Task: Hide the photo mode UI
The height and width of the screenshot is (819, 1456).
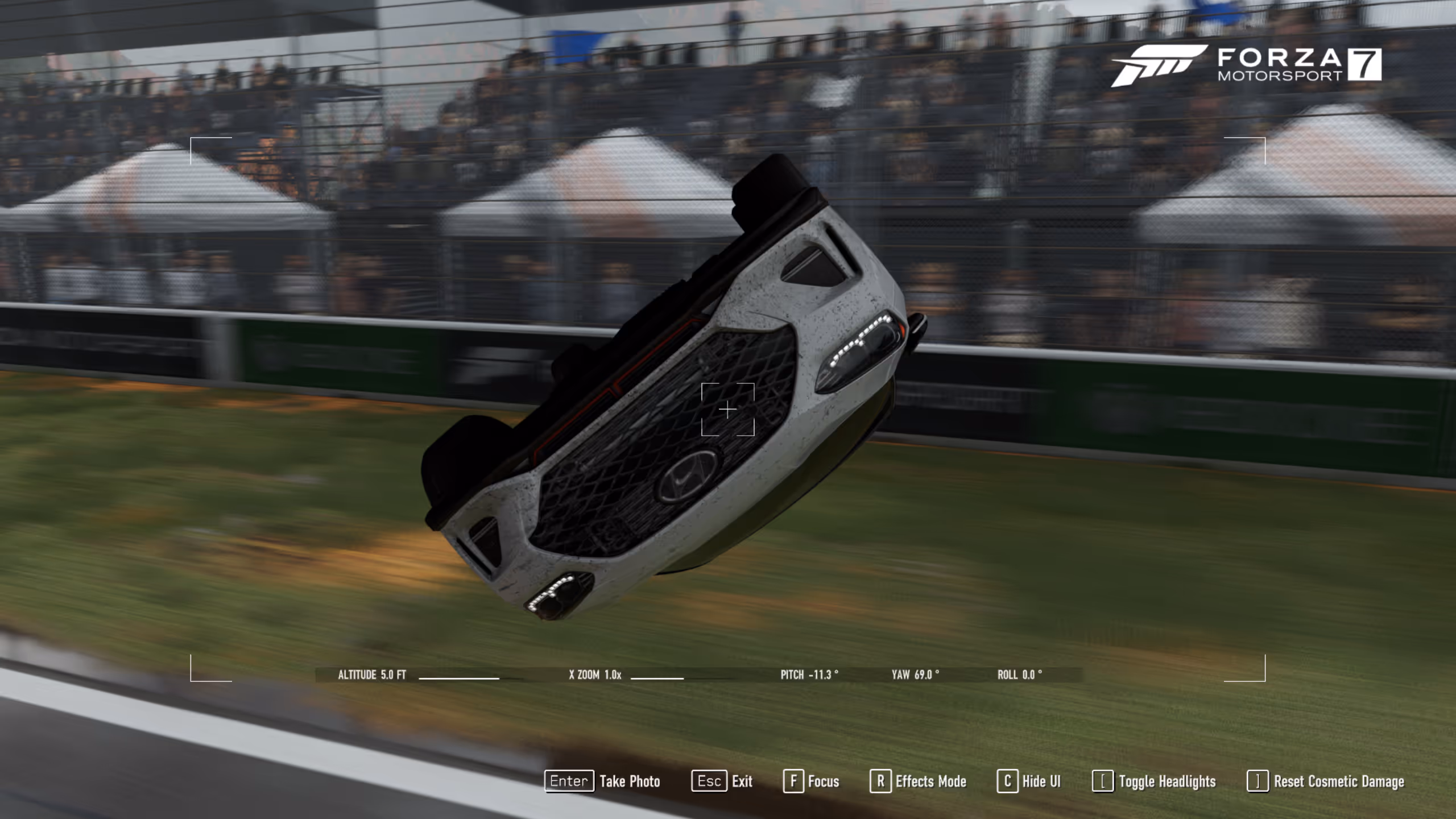Action: 1029,781
